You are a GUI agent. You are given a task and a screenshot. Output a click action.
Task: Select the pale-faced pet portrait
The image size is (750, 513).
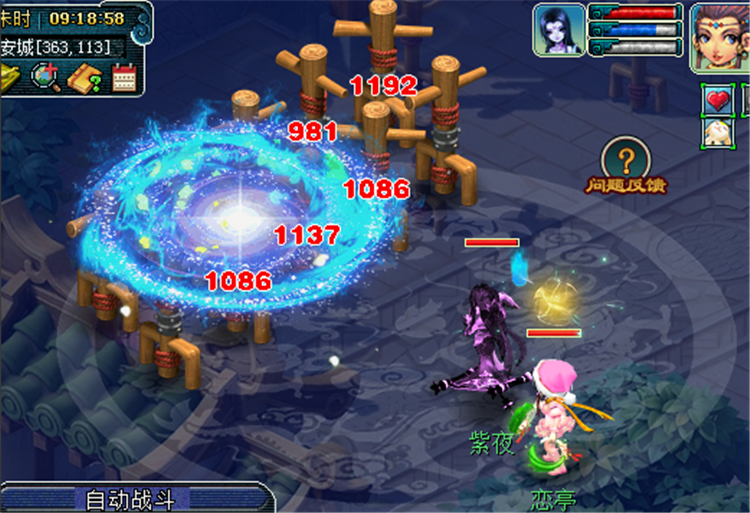pyautogui.click(x=558, y=30)
